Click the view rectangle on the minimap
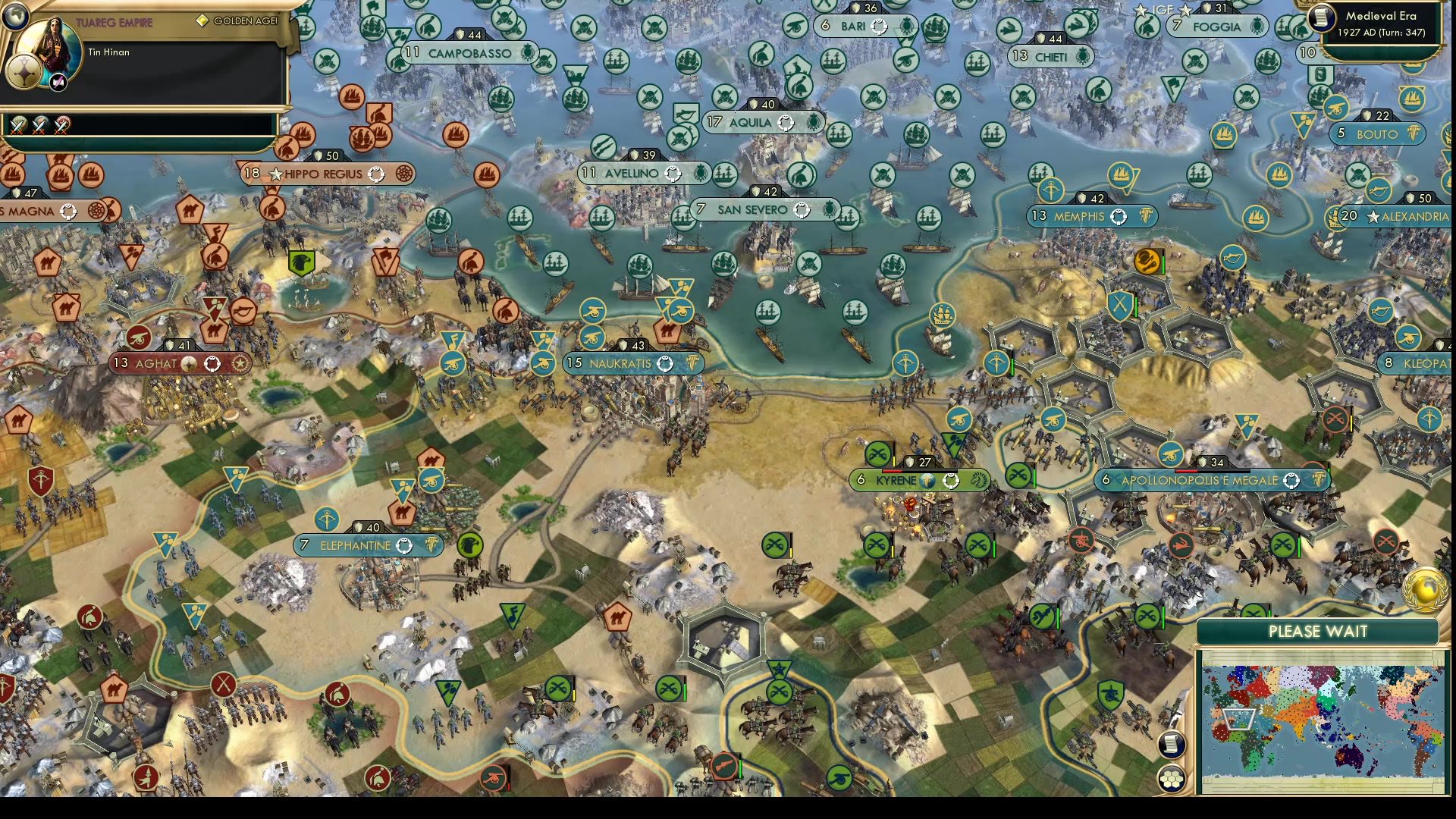This screenshot has width=1456, height=819. click(x=1238, y=720)
